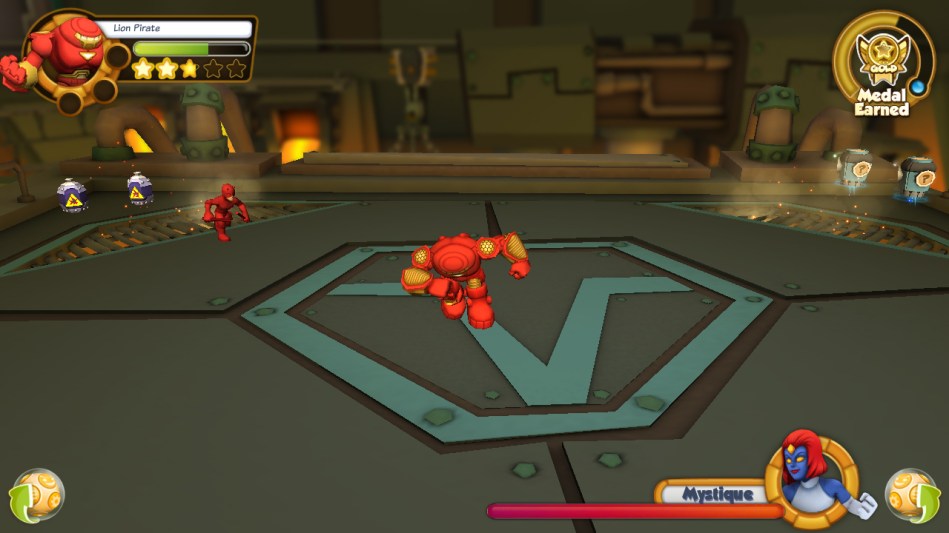Image resolution: width=949 pixels, height=533 pixels.
Task: Click the Mystique boss portrait
Action: click(812, 481)
